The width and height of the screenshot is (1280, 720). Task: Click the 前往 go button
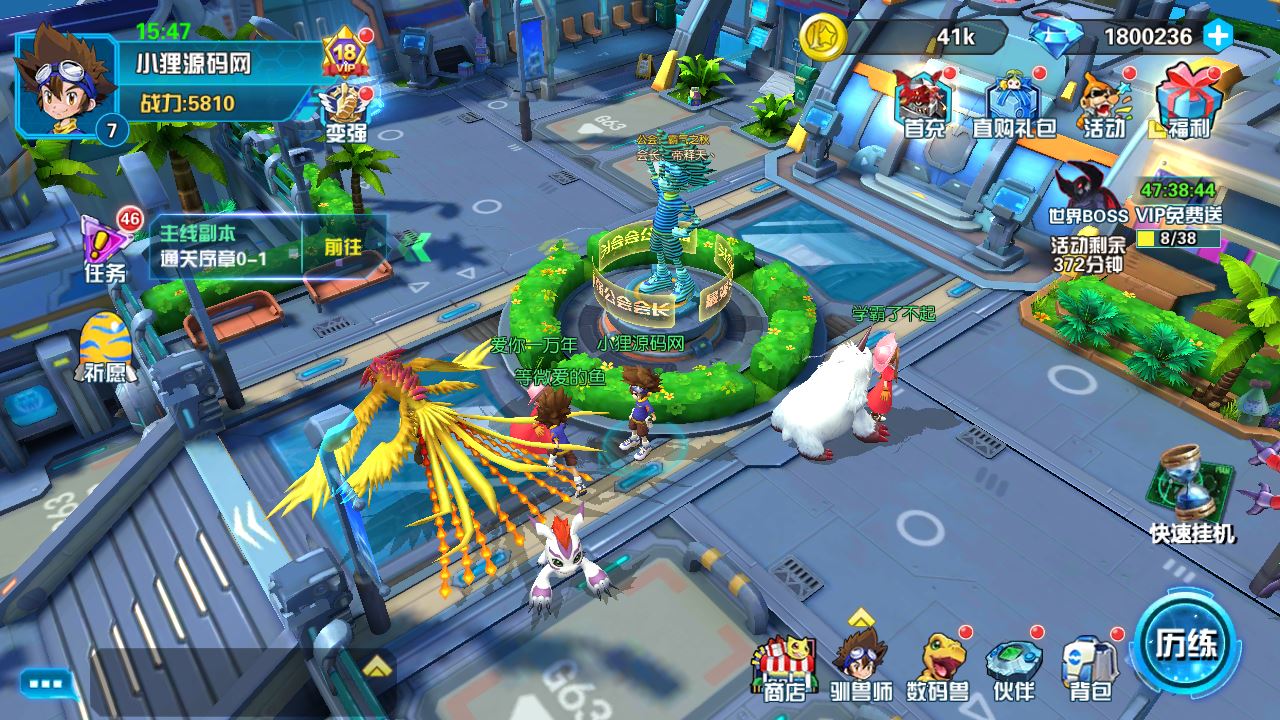(343, 247)
